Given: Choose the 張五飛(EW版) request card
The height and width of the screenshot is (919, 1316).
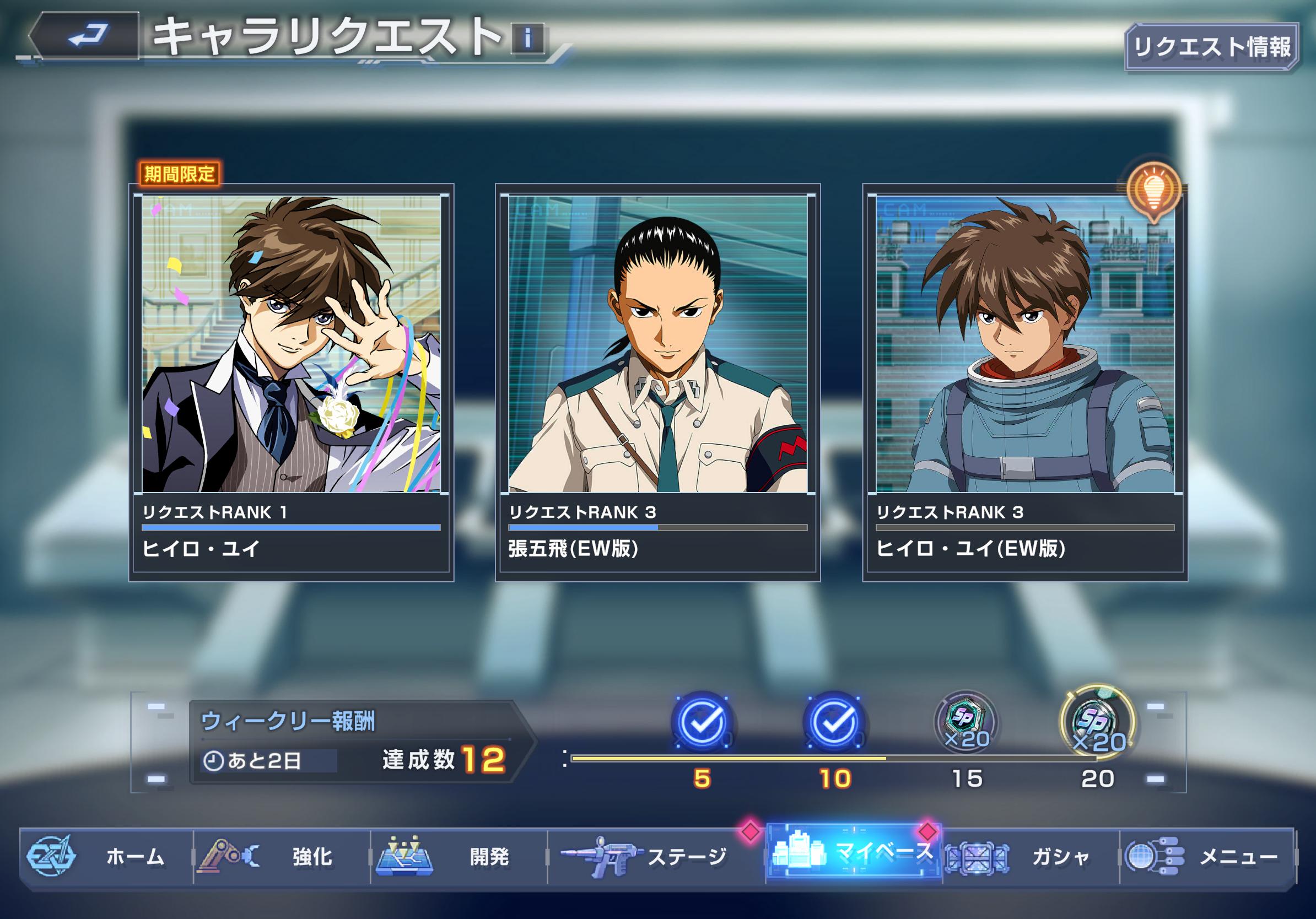Looking at the screenshot, I should [x=657, y=382].
